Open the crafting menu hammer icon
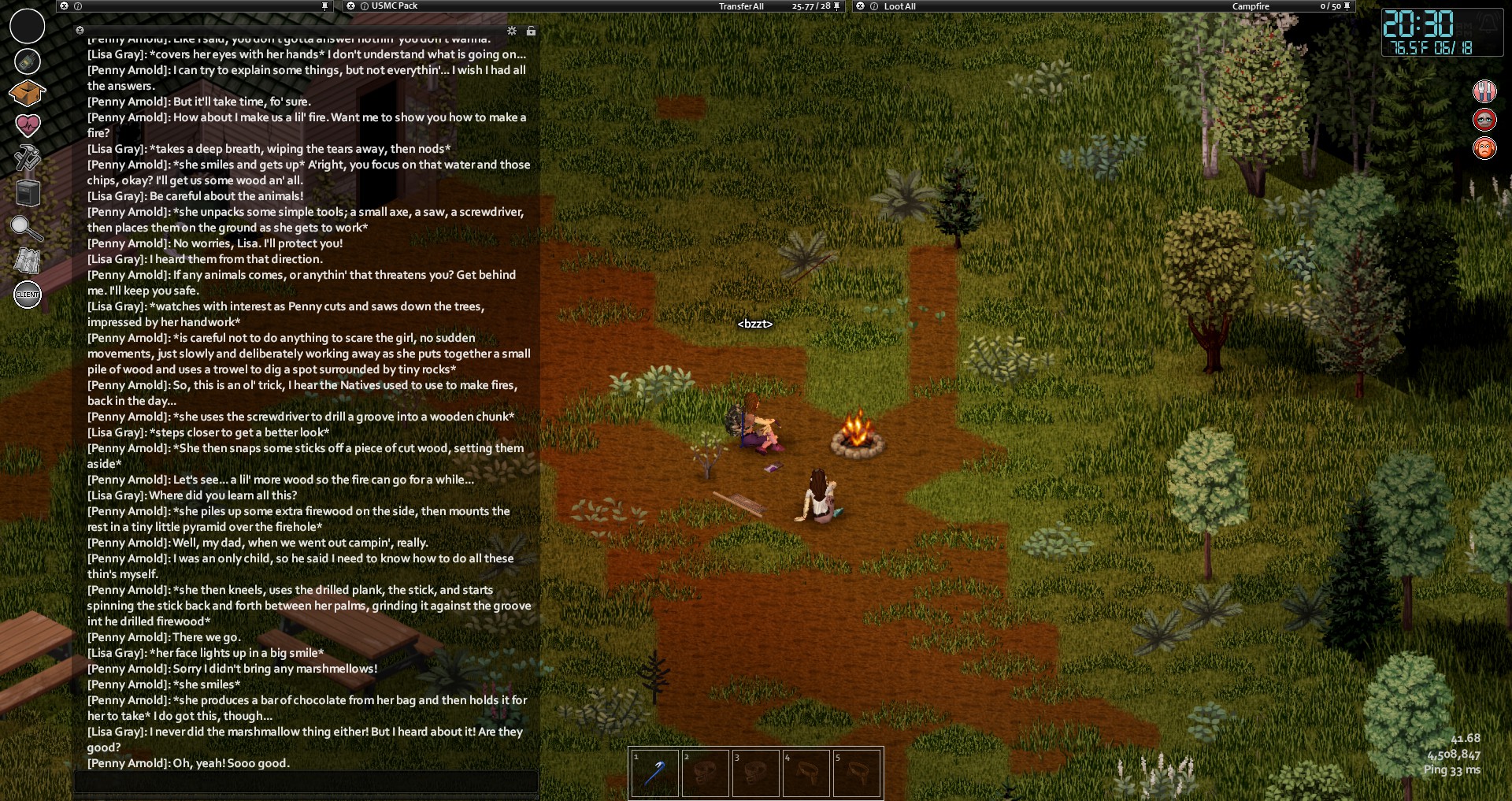Screen dimensions: 1512x801 point(27,158)
